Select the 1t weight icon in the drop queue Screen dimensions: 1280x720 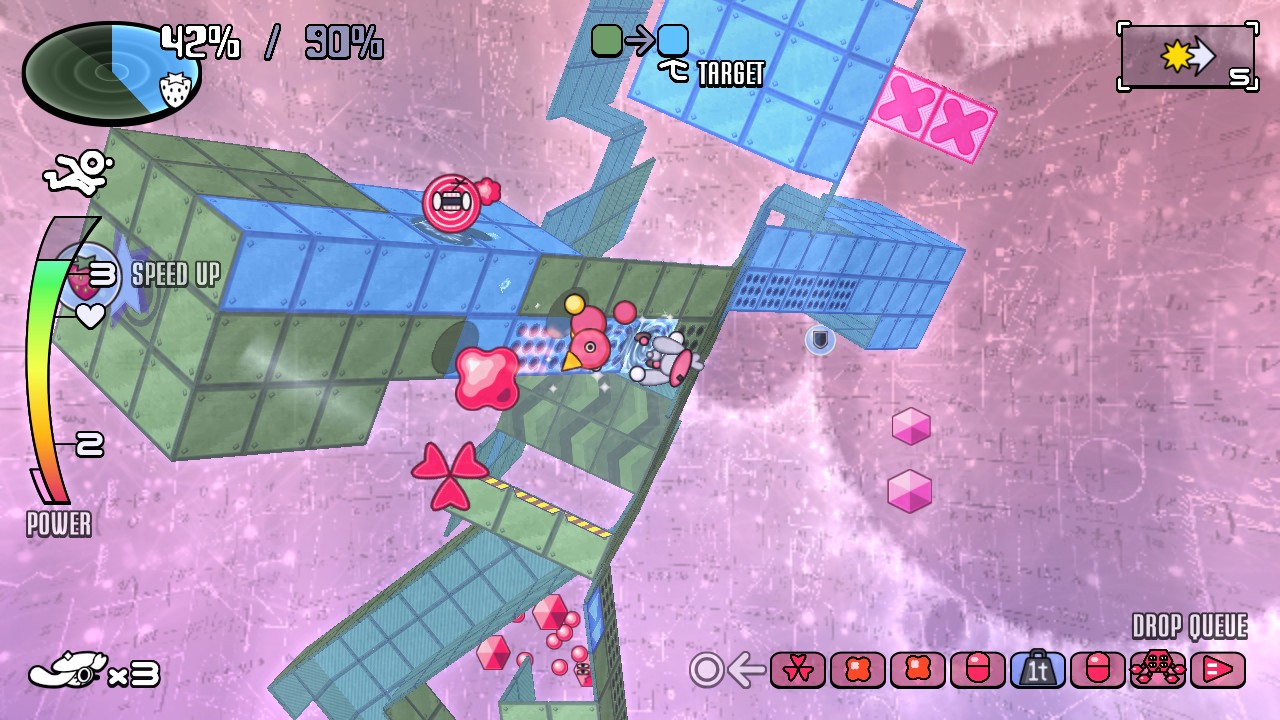[x=1037, y=670]
